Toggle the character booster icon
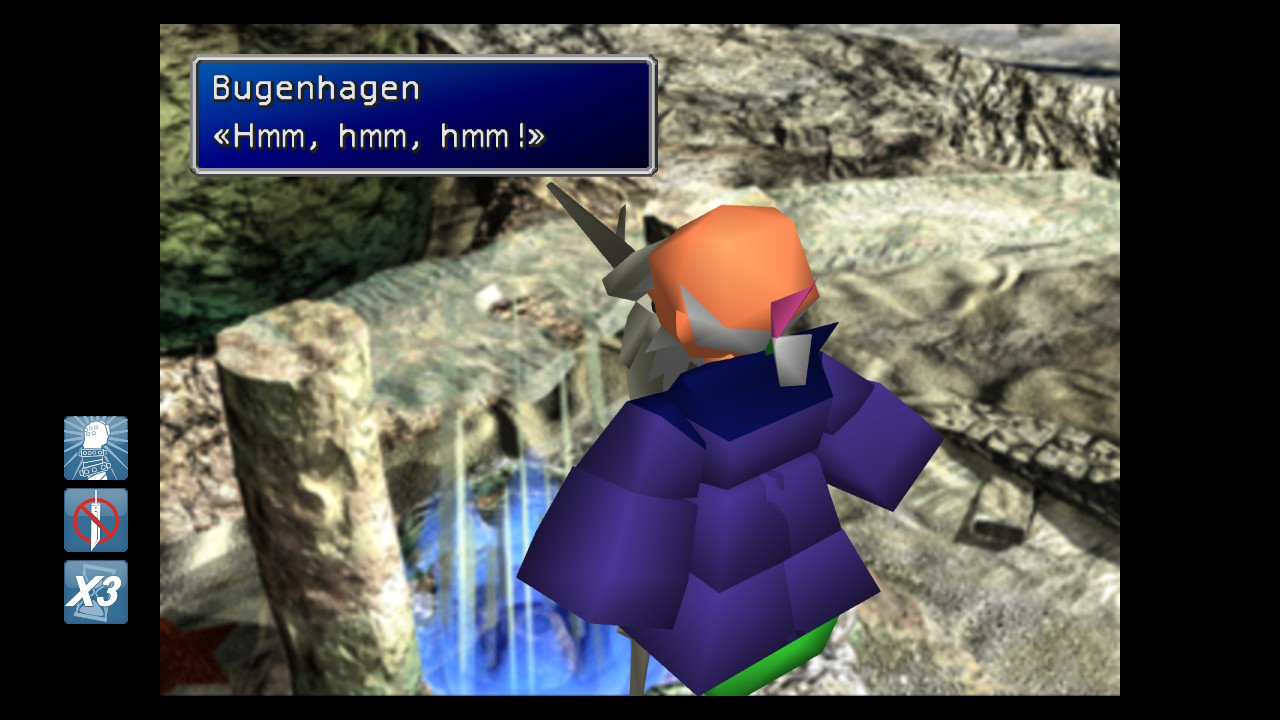Screen dimensions: 1280x720 pyautogui.click(x=96, y=448)
